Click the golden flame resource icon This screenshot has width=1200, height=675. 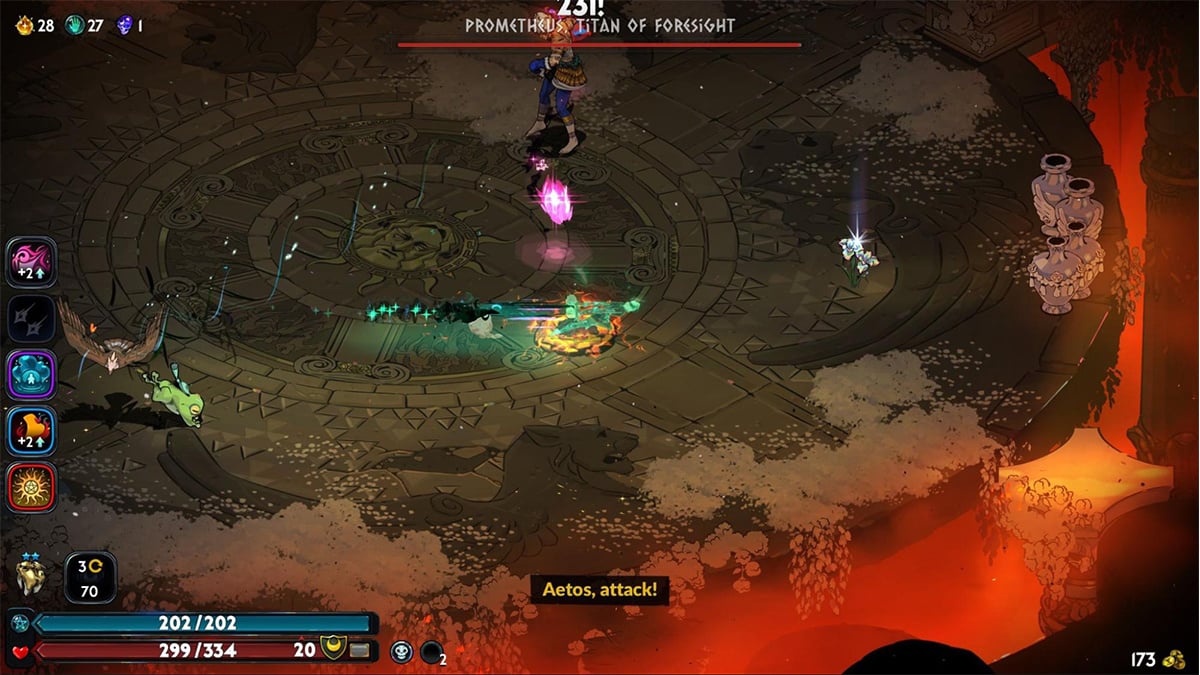click(24, 25)
